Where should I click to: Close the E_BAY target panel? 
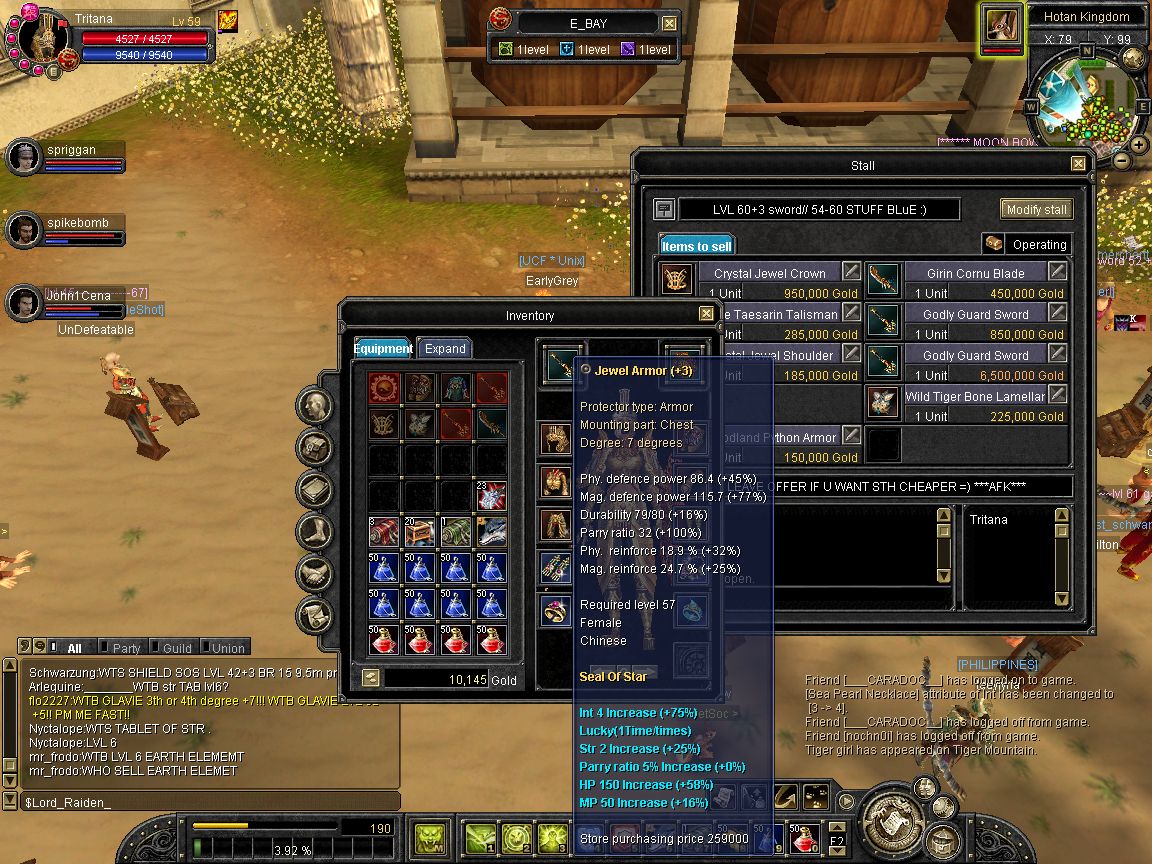pyautogui.click(x=669, y=23)
